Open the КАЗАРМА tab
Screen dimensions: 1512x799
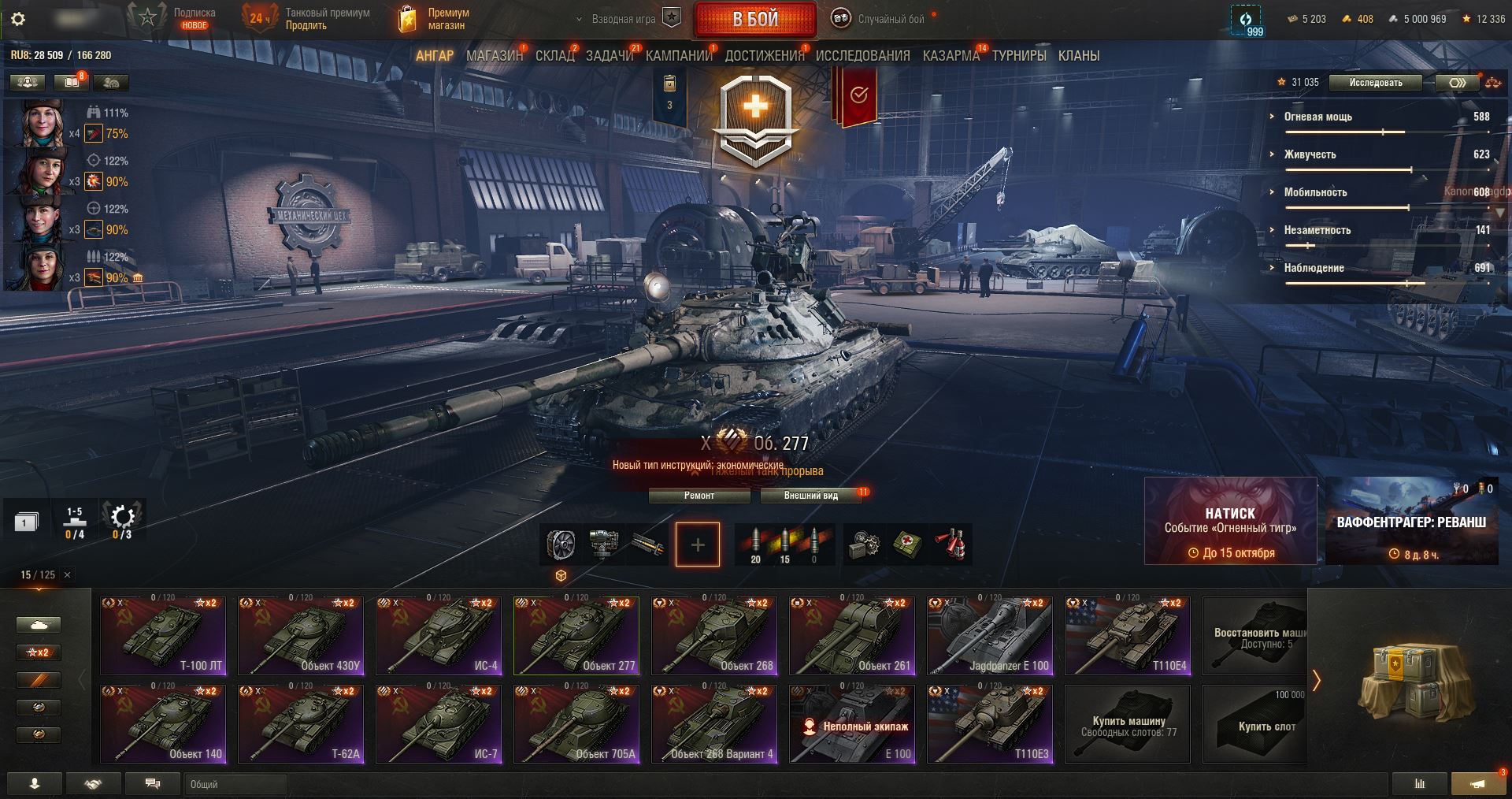point(951,56)
